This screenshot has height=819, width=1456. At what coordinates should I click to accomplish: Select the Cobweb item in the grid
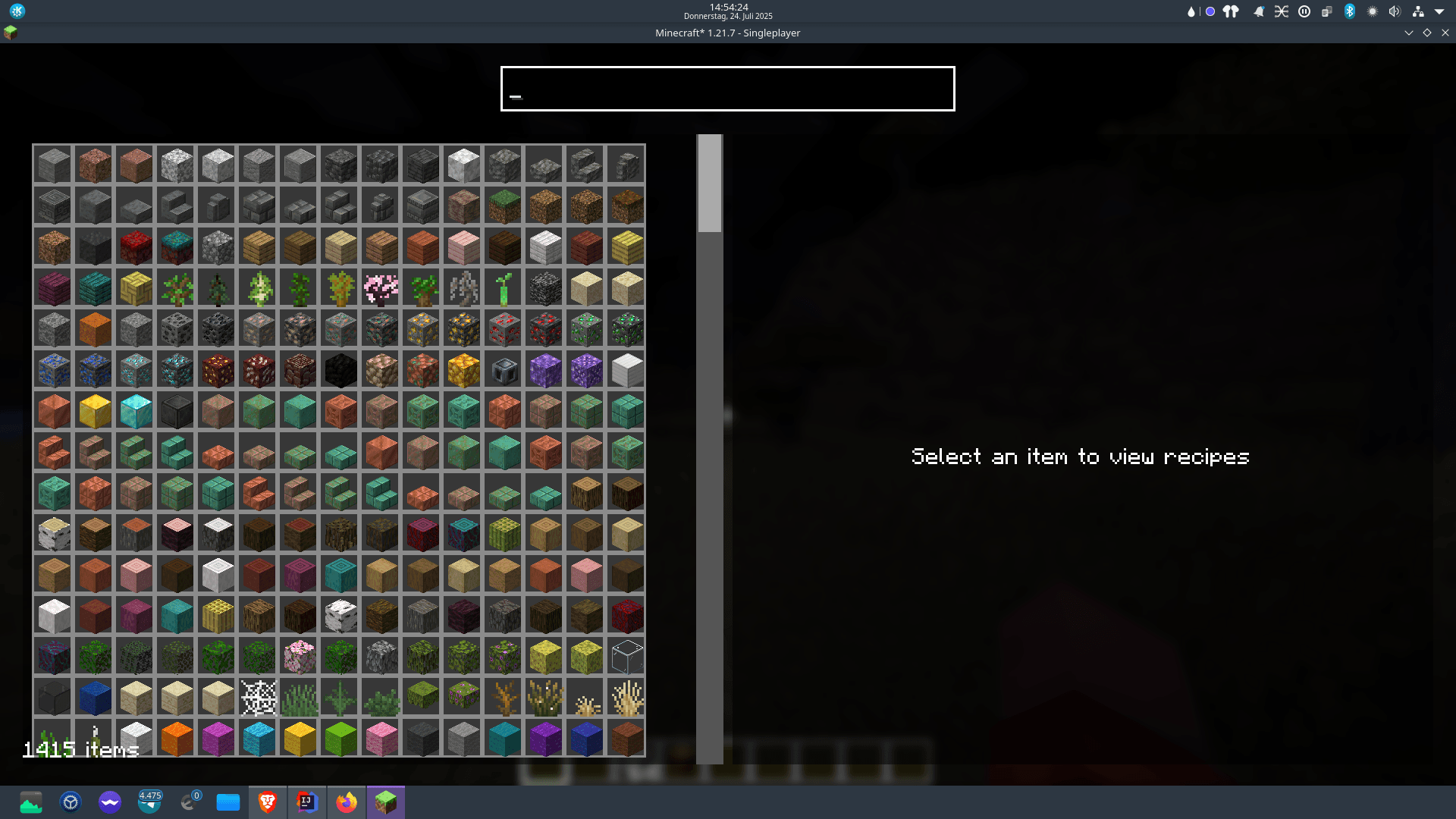[x=258, y=698]
